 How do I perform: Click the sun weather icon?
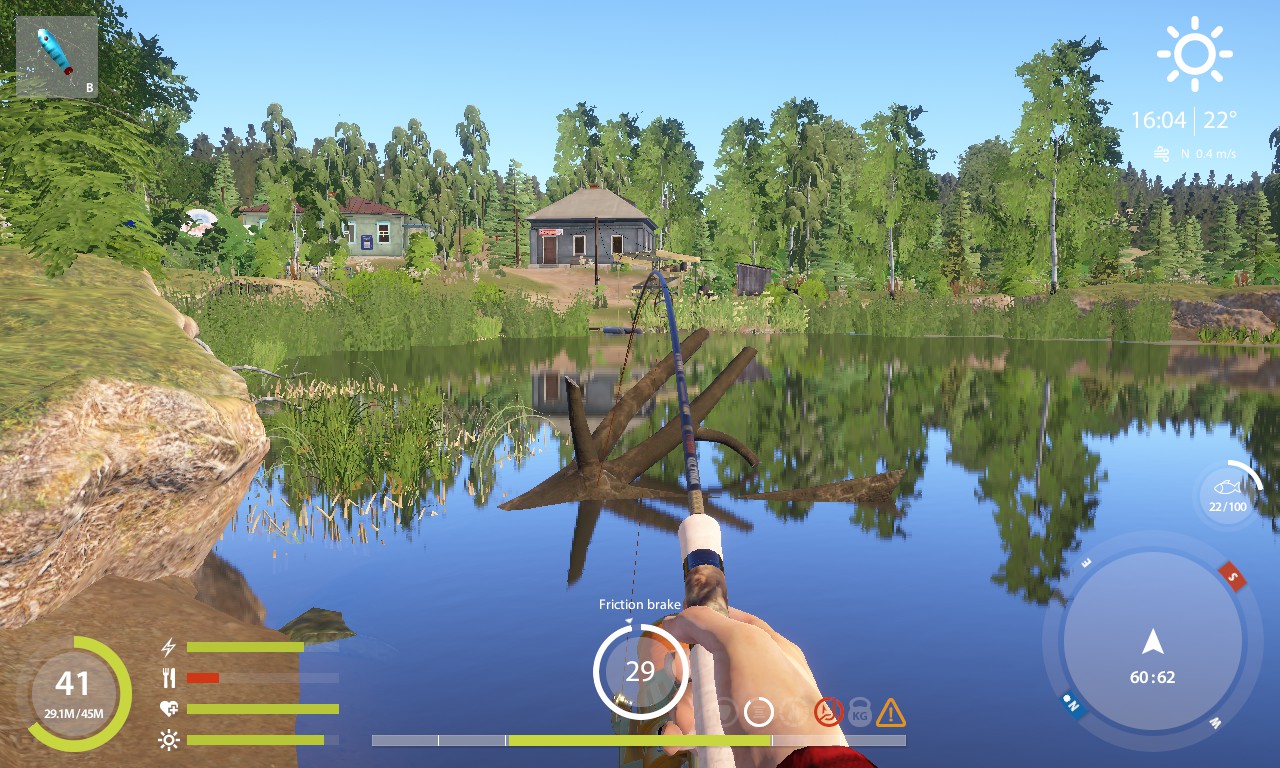[x=1194, y=54]
